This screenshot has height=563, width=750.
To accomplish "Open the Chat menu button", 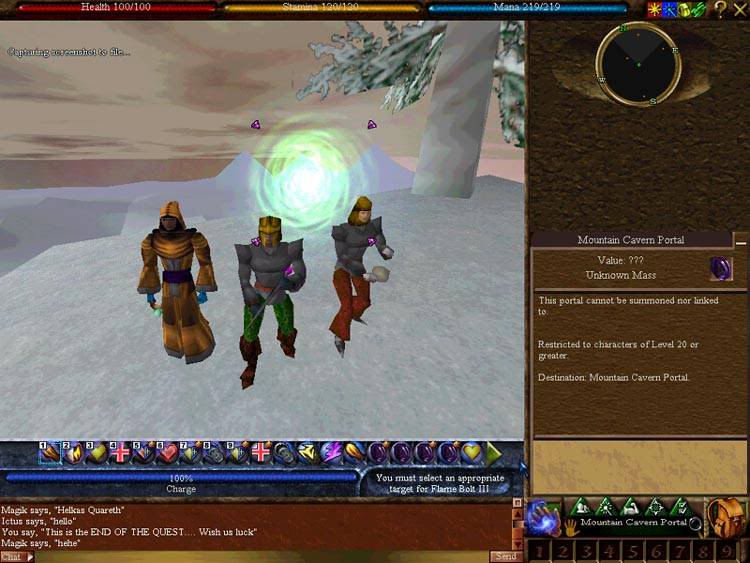I will [x=15, y=556].
